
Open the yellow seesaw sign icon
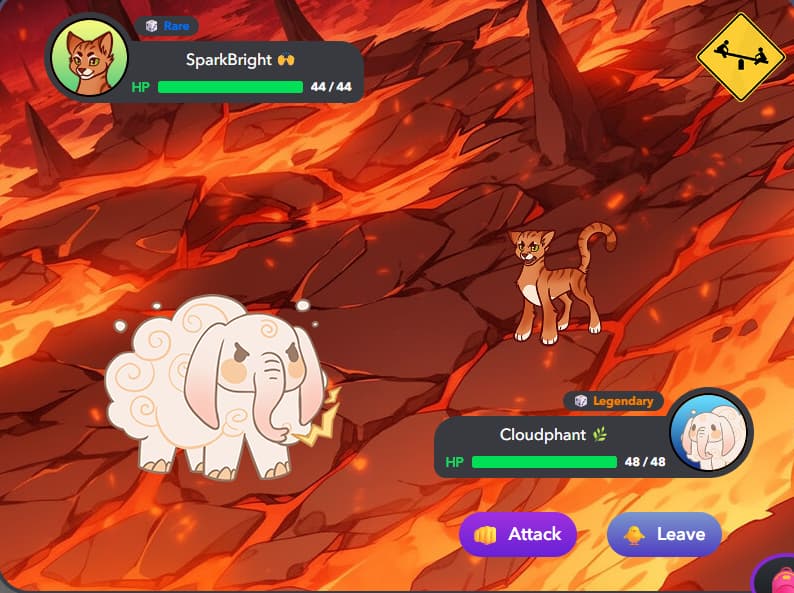click(741, 56)
